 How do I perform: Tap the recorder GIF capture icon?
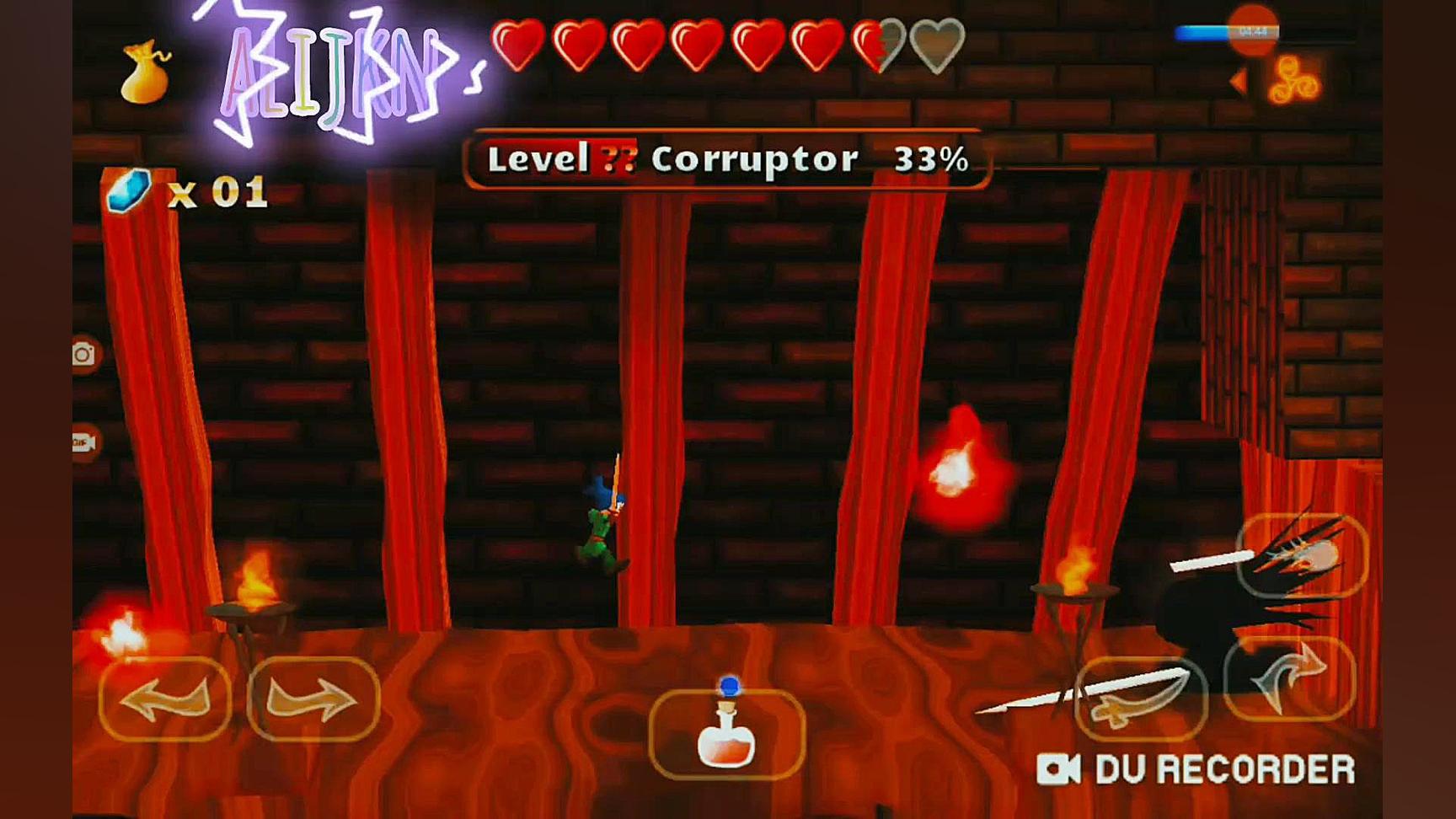[83, 442]
